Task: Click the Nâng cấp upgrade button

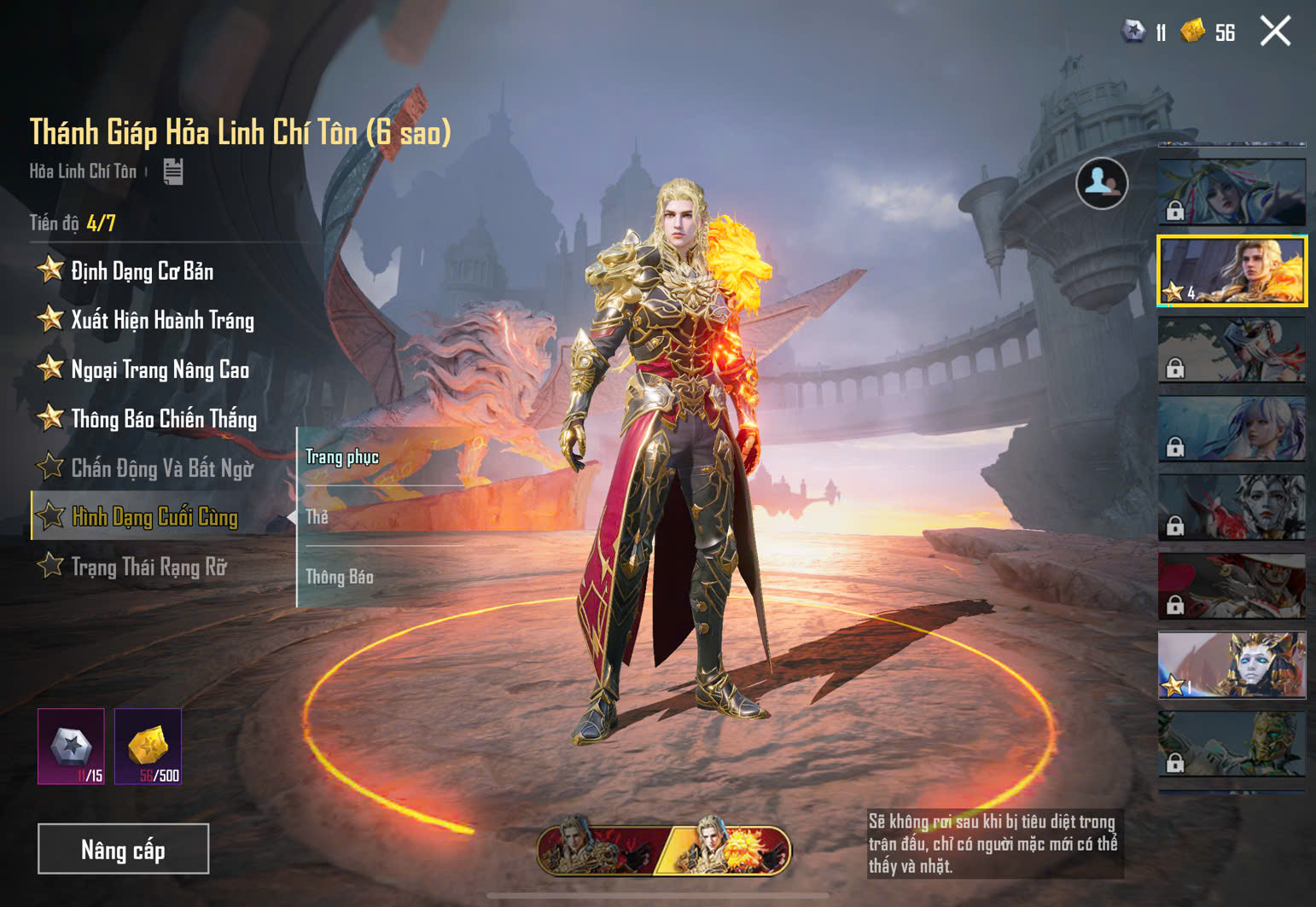Action: pyautogui.click(x=123, y=849)
